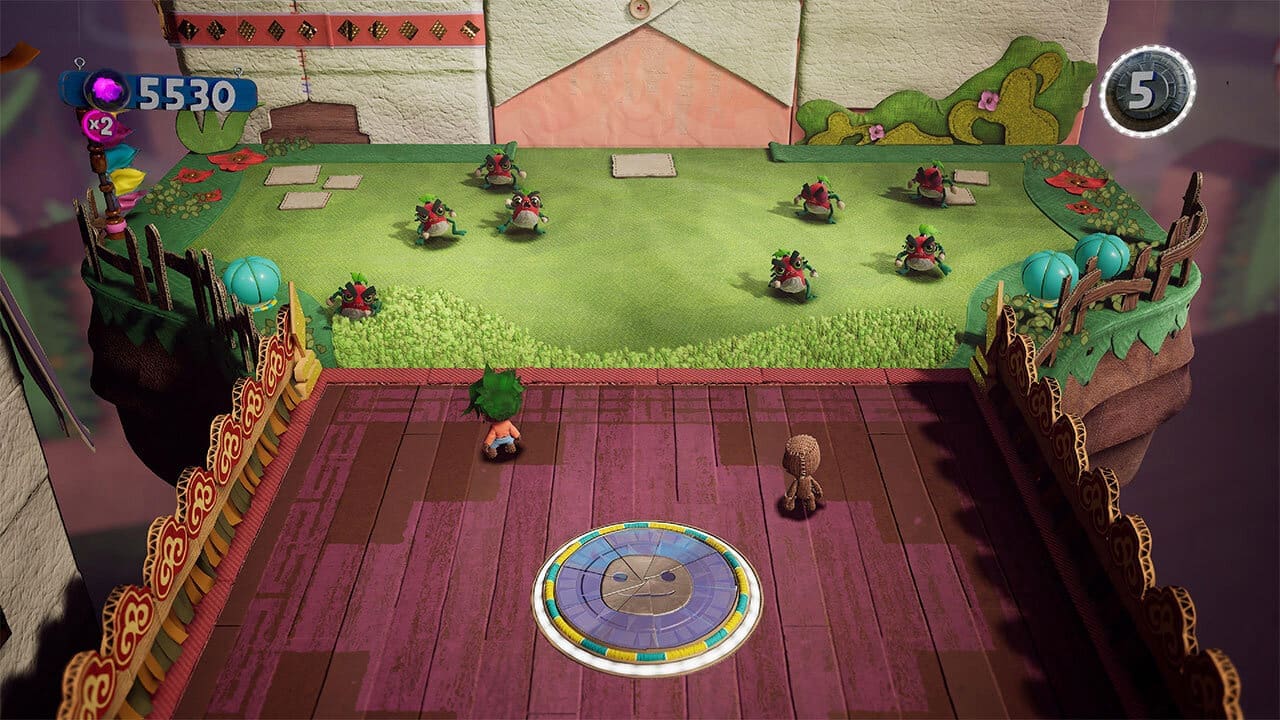Viewport: 1280px width, 720px height.
Task: Click Sackboy standing on the wooden deck
Action: coord(800,470)
